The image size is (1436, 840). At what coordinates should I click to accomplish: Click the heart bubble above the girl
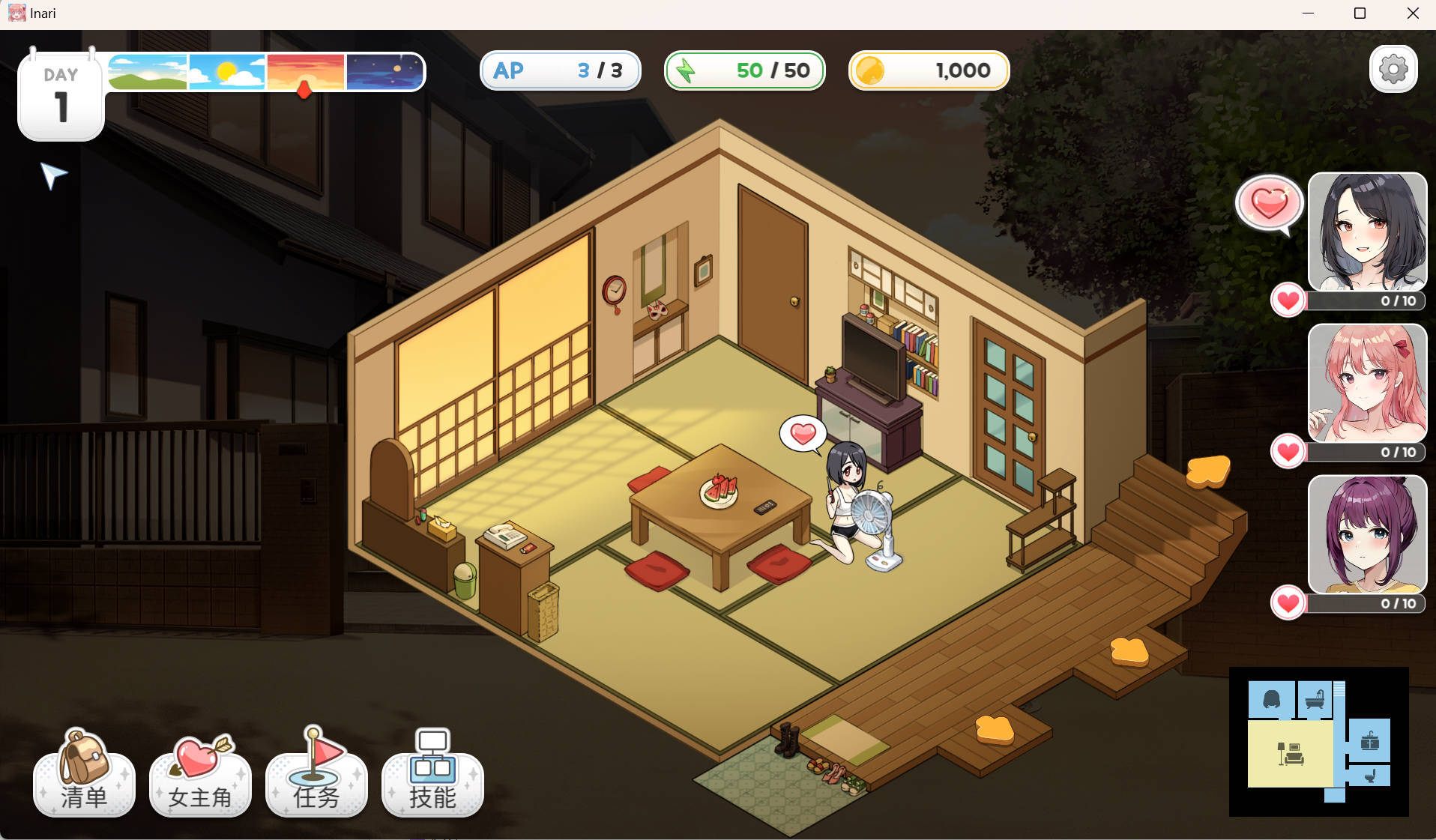click(x=803, y=434)
